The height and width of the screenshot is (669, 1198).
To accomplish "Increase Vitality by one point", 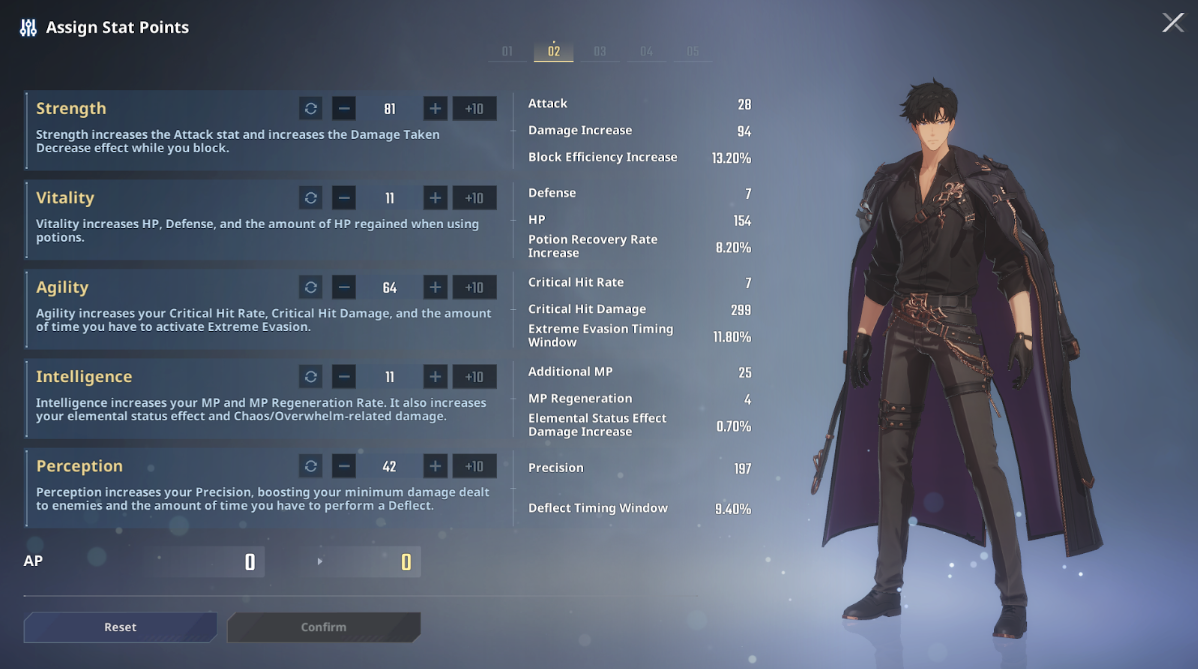I will click(x=435, y=198).
